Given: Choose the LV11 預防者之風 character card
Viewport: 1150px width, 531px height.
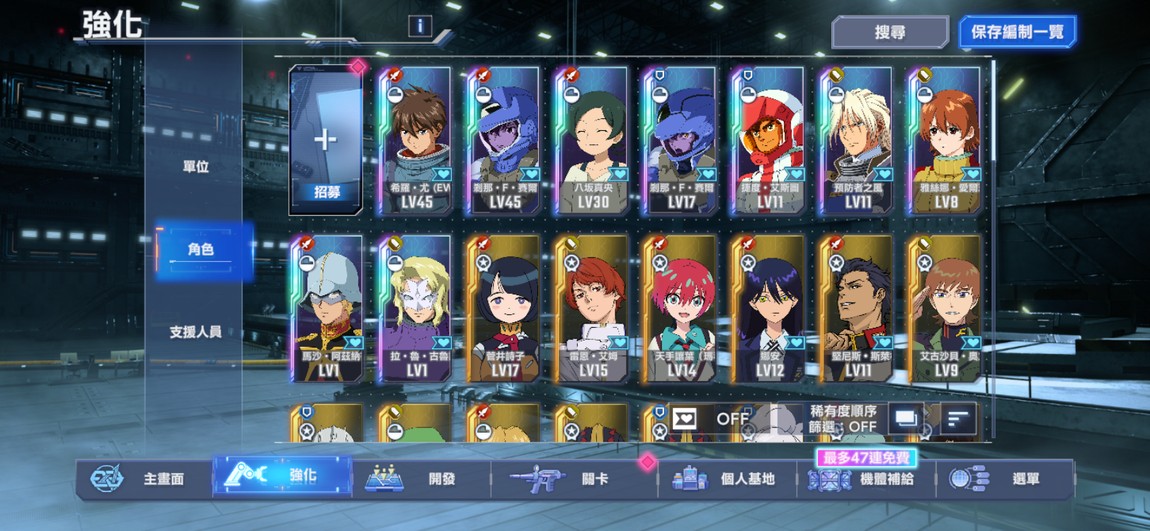Looking at the screenshot, I should [857, 140].
